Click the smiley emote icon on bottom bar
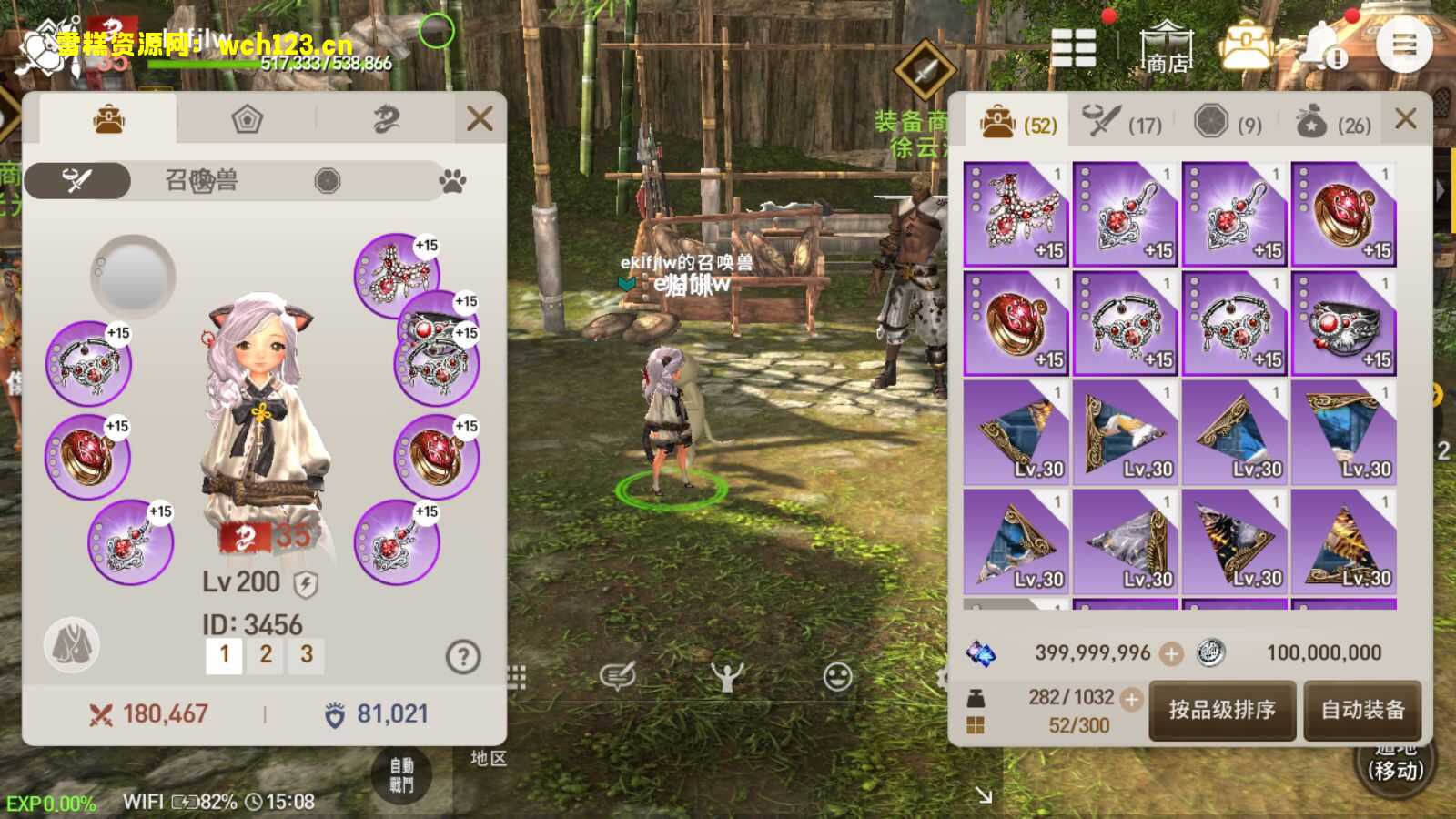 point(835,676)
